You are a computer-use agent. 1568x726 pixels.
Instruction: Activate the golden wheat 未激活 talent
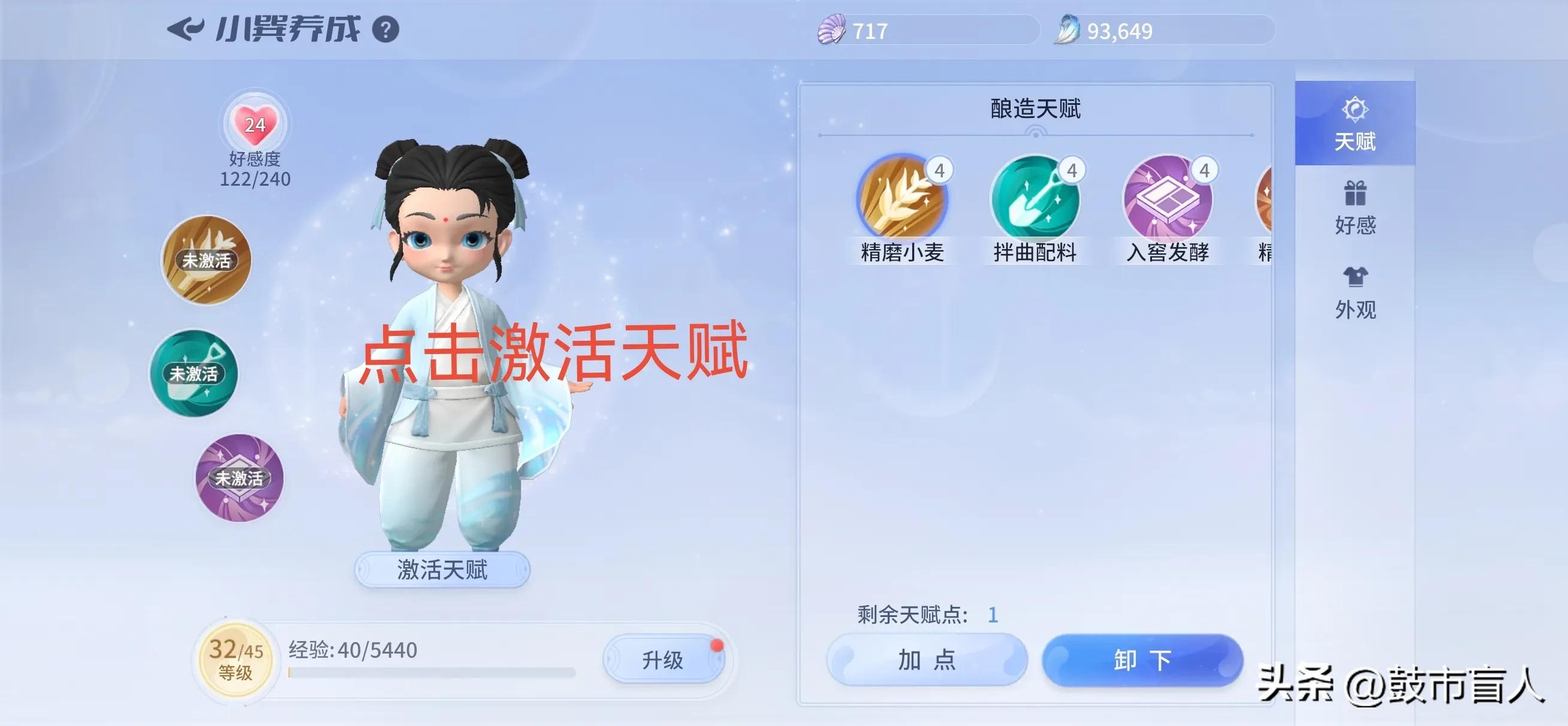[x=208, y=261]
